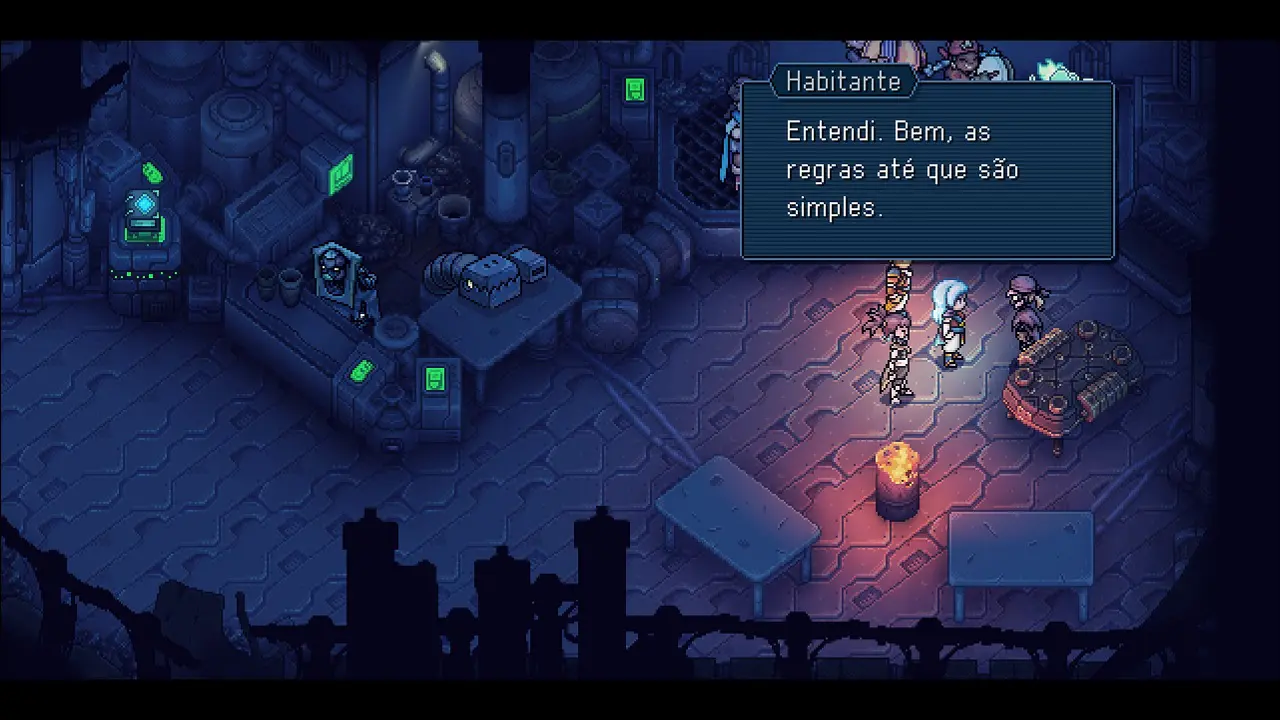1280x720 pixels.
Task: Advance the Habitante dialogue box
Action: pos(927,171)
